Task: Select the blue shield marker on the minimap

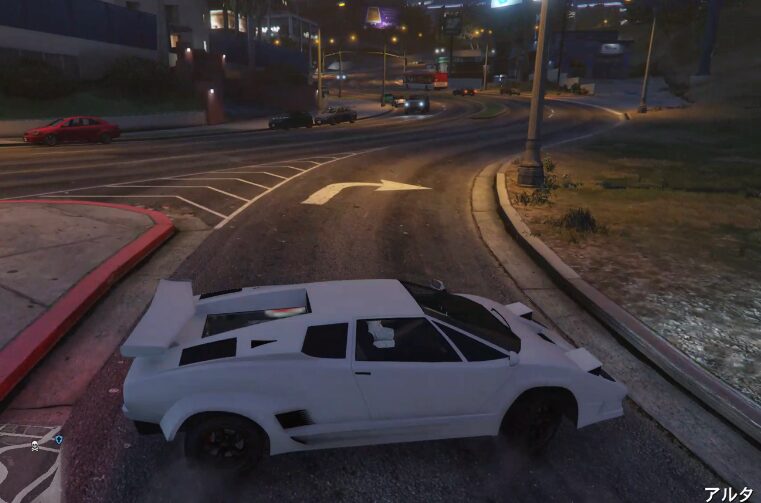Action: [x=59, y=439]
